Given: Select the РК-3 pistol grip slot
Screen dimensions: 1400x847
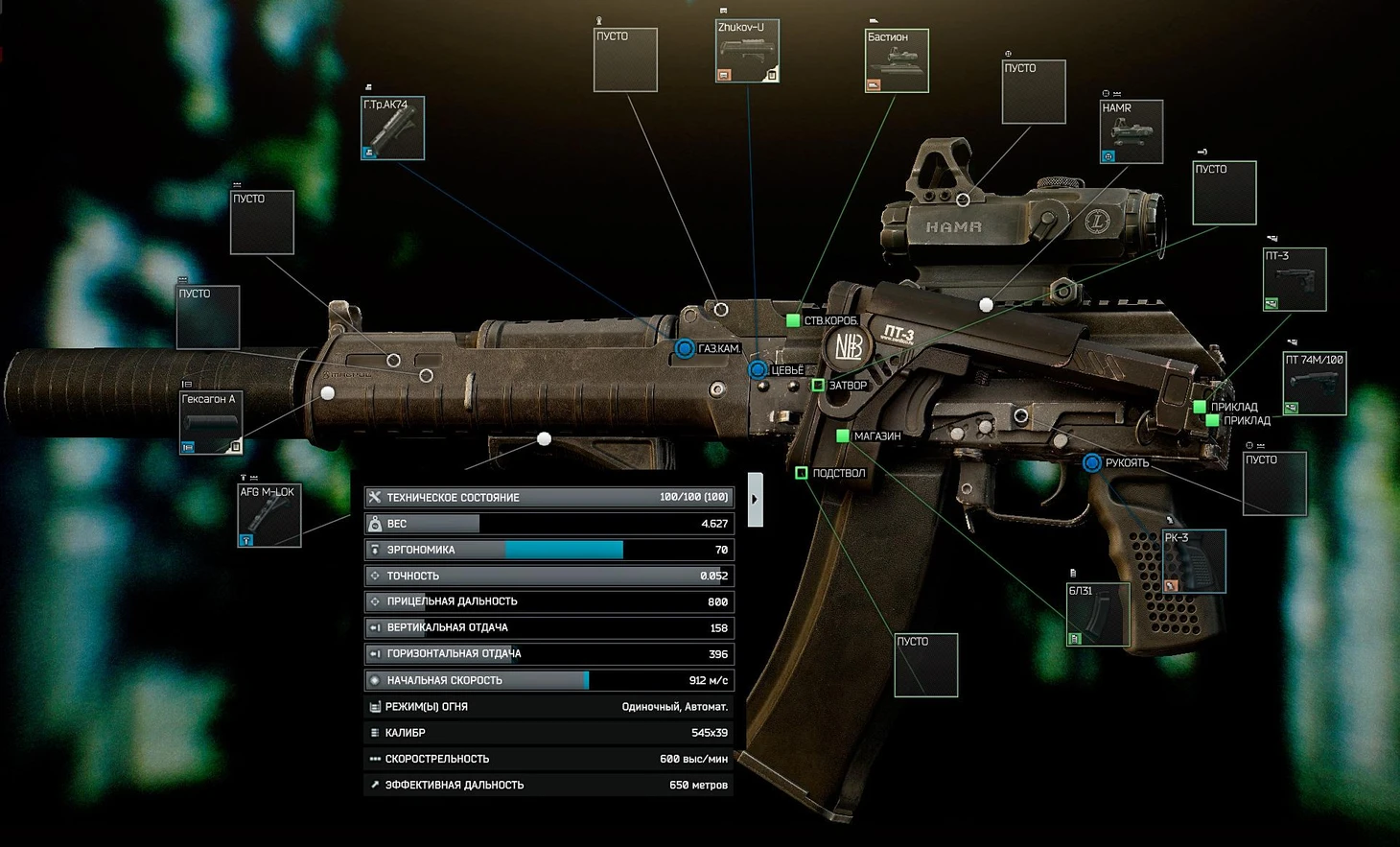Looking at the screenshot, I should pyautogui.click(x=1194, y=561).
